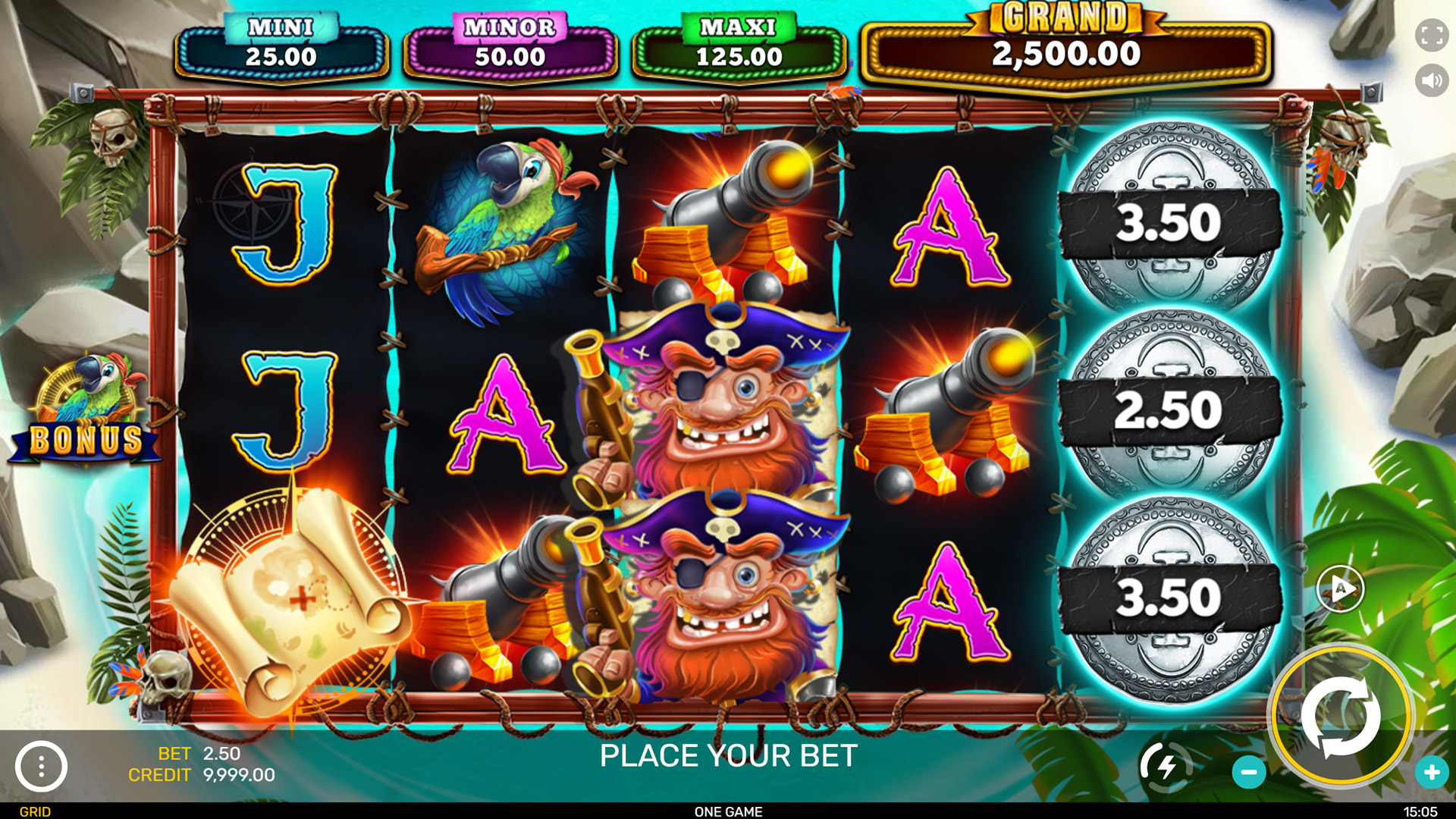
Task: Increase the bet with the plus button
Action: 1431,772
